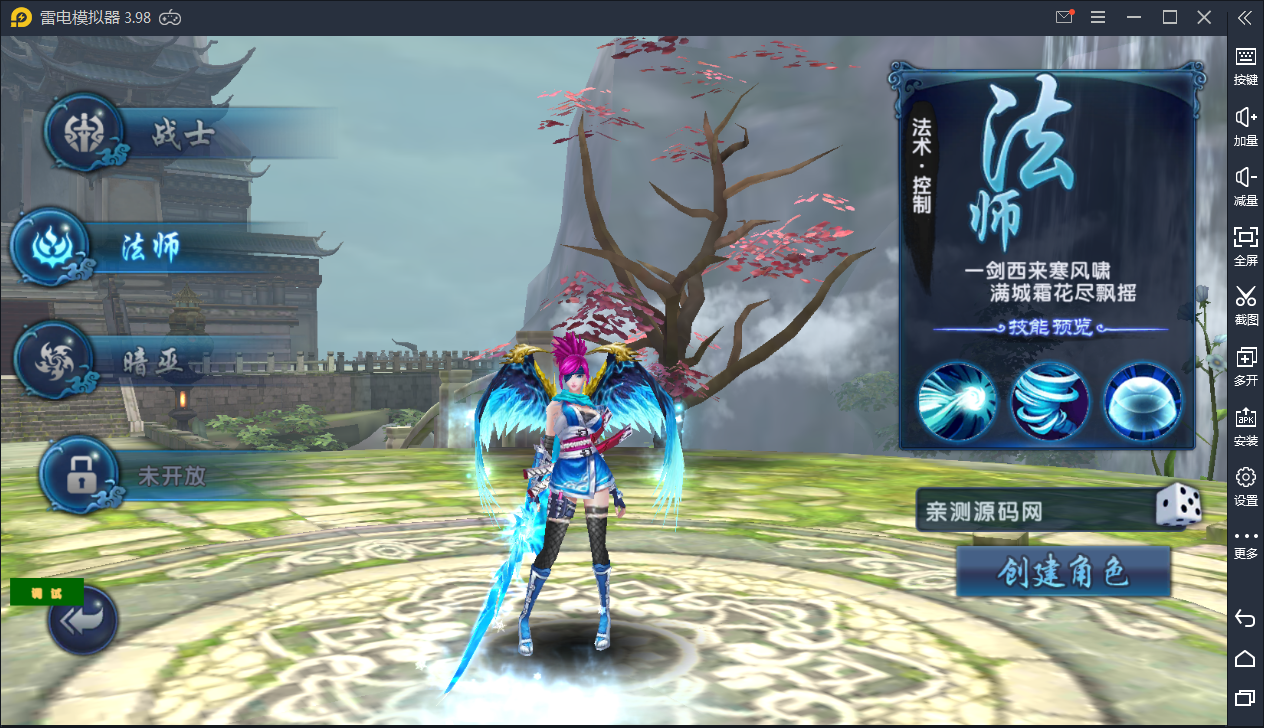Go back with the arrow button

point(83,620)
